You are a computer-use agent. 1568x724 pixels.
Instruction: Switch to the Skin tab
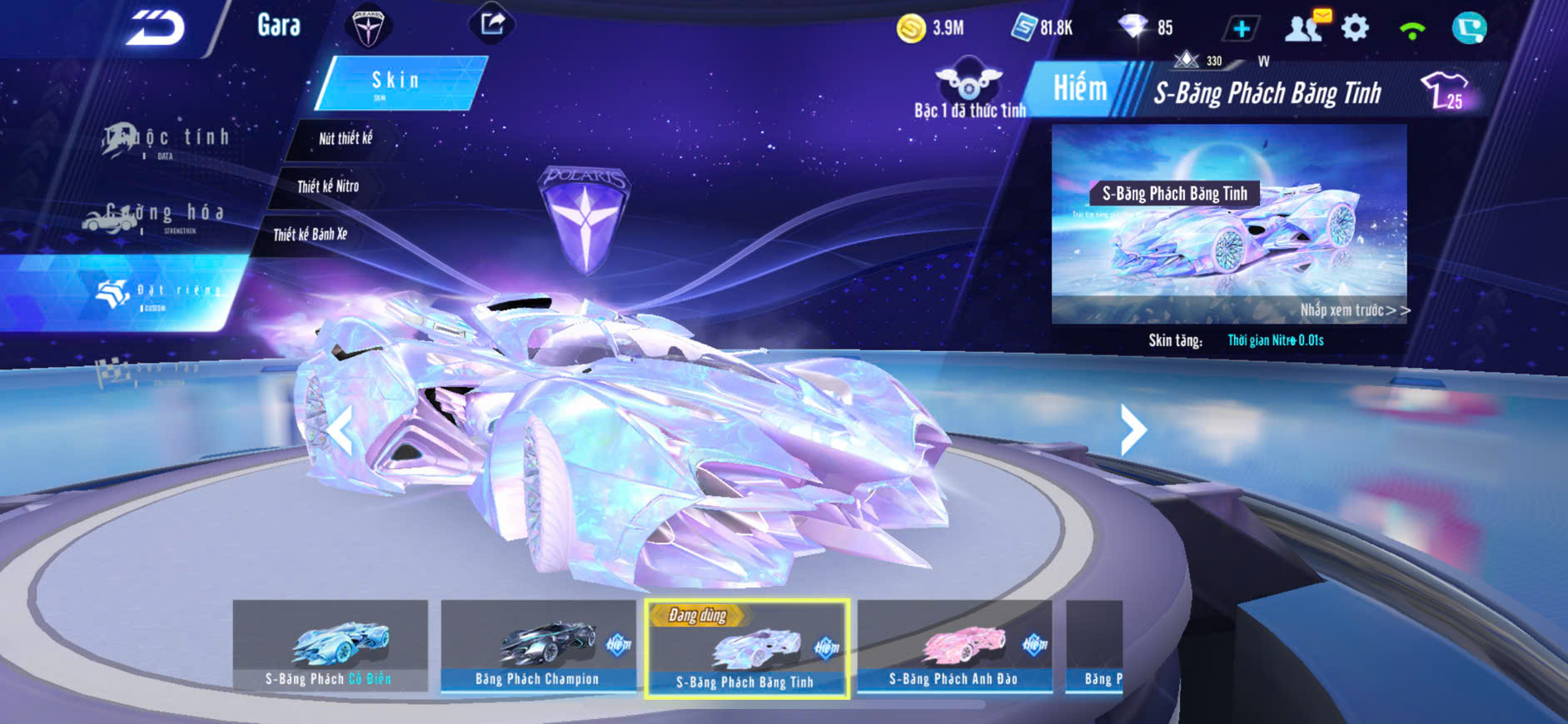[398, 82]
